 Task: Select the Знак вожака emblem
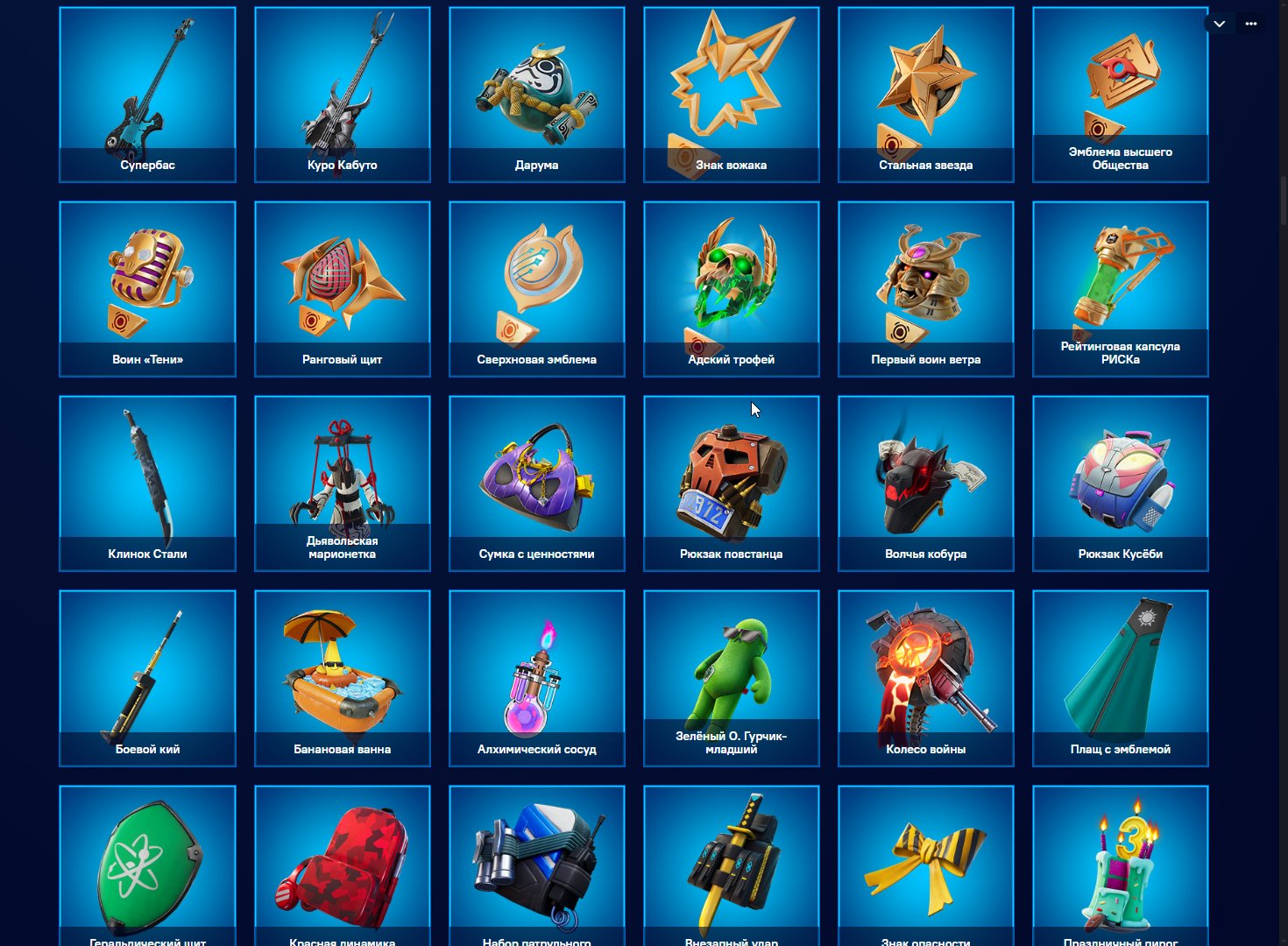pyautogui.click(x=731, y=95)
